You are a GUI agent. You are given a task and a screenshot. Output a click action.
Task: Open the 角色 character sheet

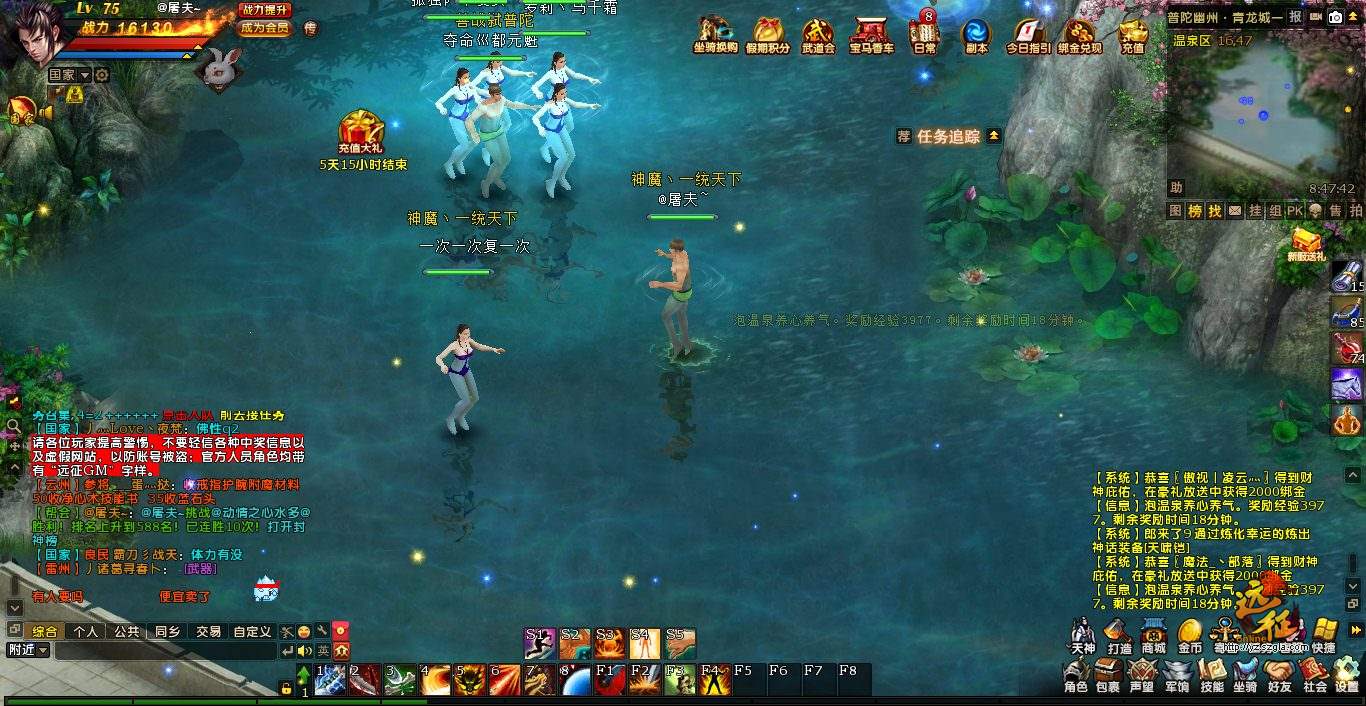pyautogui.click(x=1075, y=675)
